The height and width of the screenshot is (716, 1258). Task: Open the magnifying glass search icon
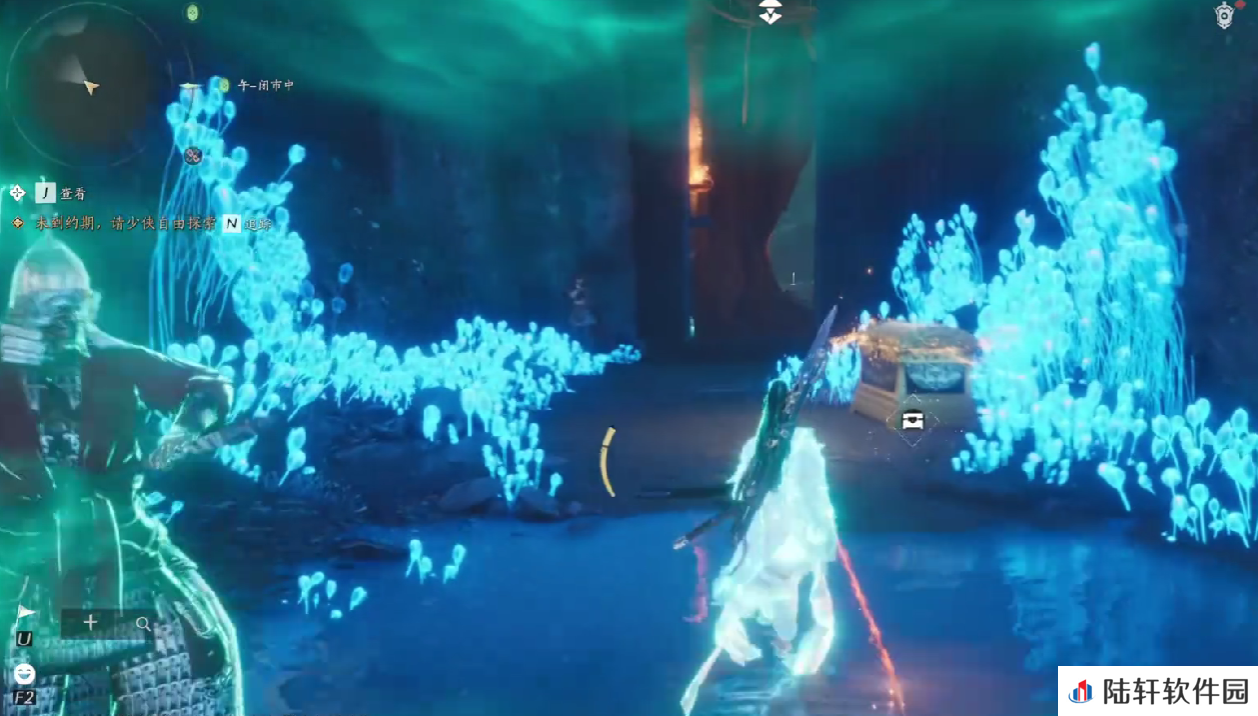[143, 623]
